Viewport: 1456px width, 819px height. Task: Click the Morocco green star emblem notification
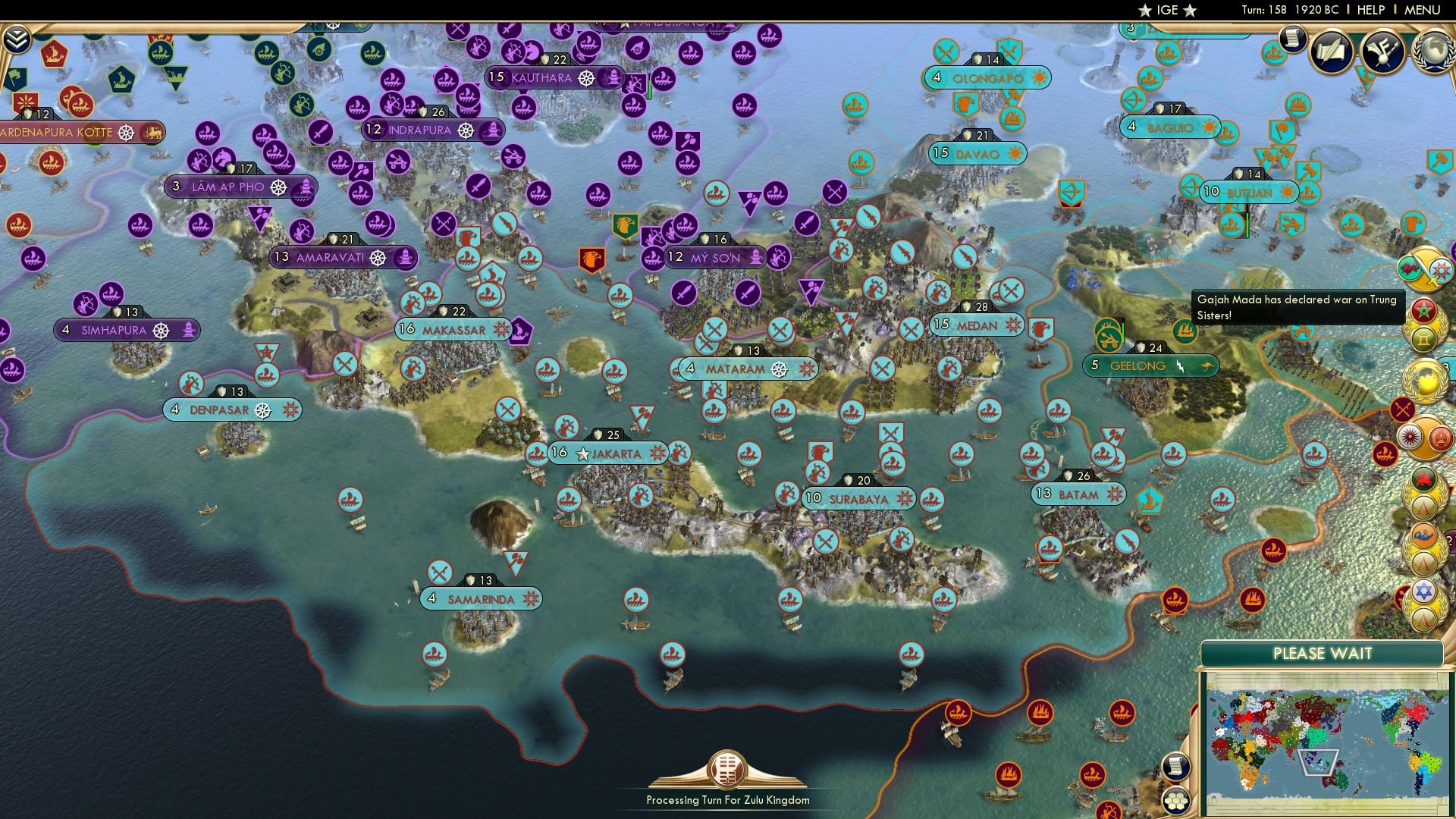[1425, 309]
